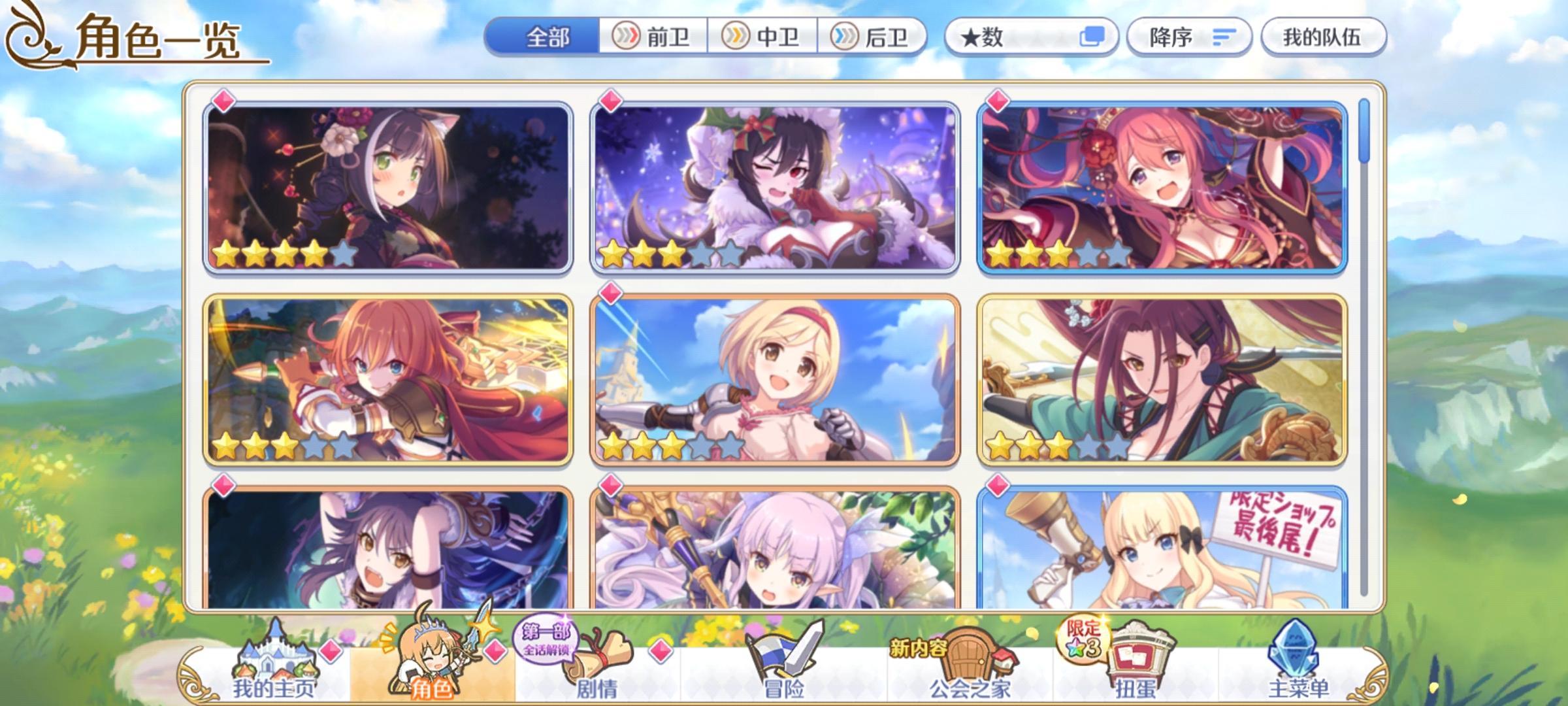Click the blue switch icon beside ★数
The height and width of the screenshot is (706, 1568).
click(1093, 37)
